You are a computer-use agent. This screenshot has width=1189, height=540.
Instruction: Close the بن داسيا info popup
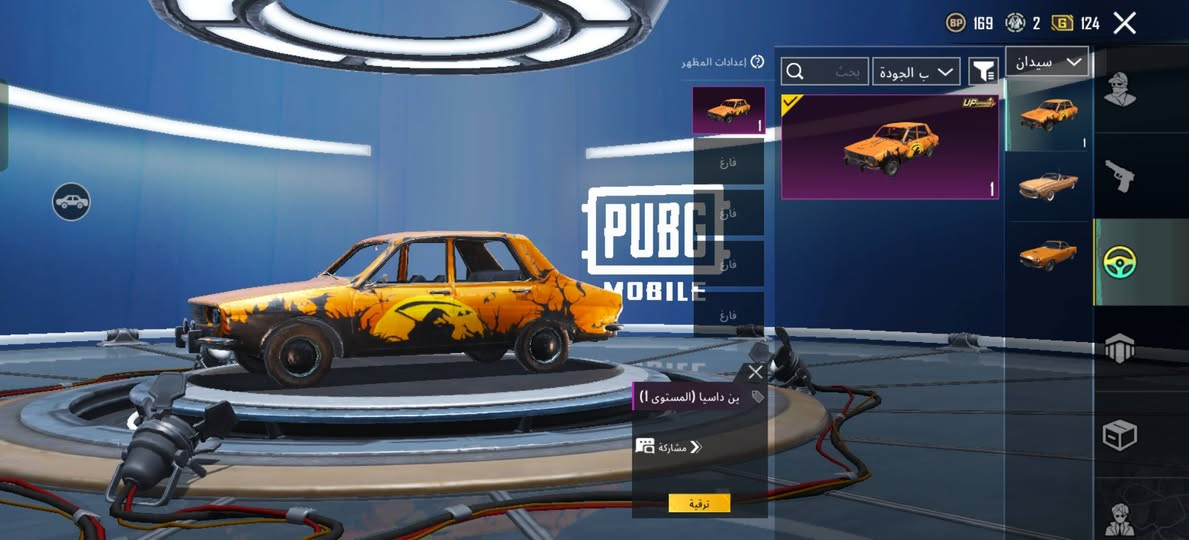(755, 372)
